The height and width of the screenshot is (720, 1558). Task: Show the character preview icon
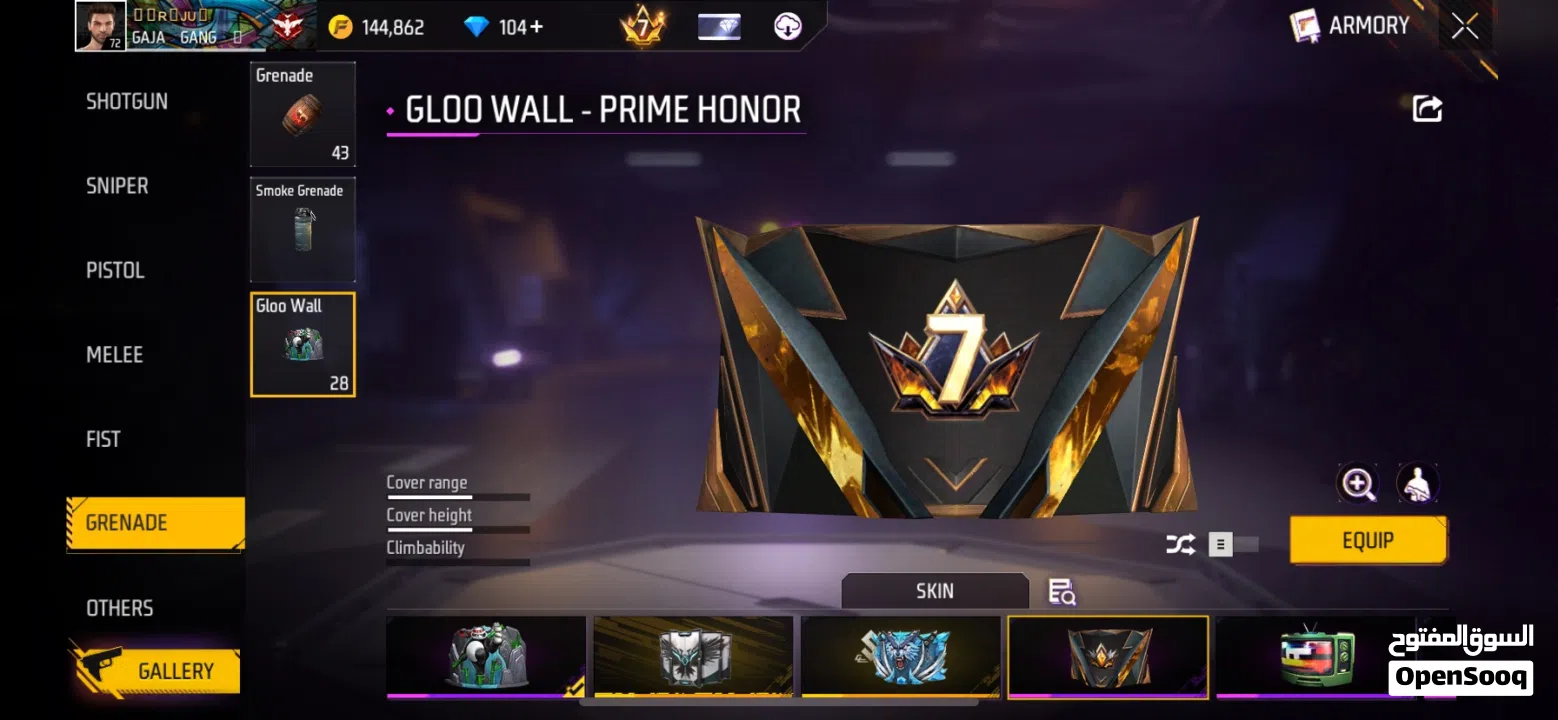pyautogui.click(x=1417, y=485)
